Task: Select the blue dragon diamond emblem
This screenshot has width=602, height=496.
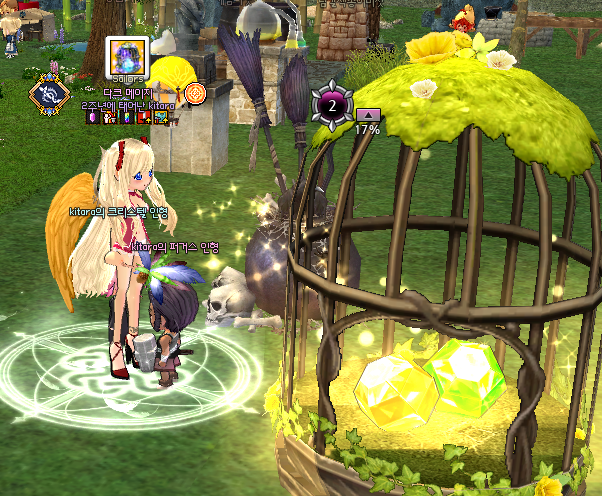Action: point(49,94)
